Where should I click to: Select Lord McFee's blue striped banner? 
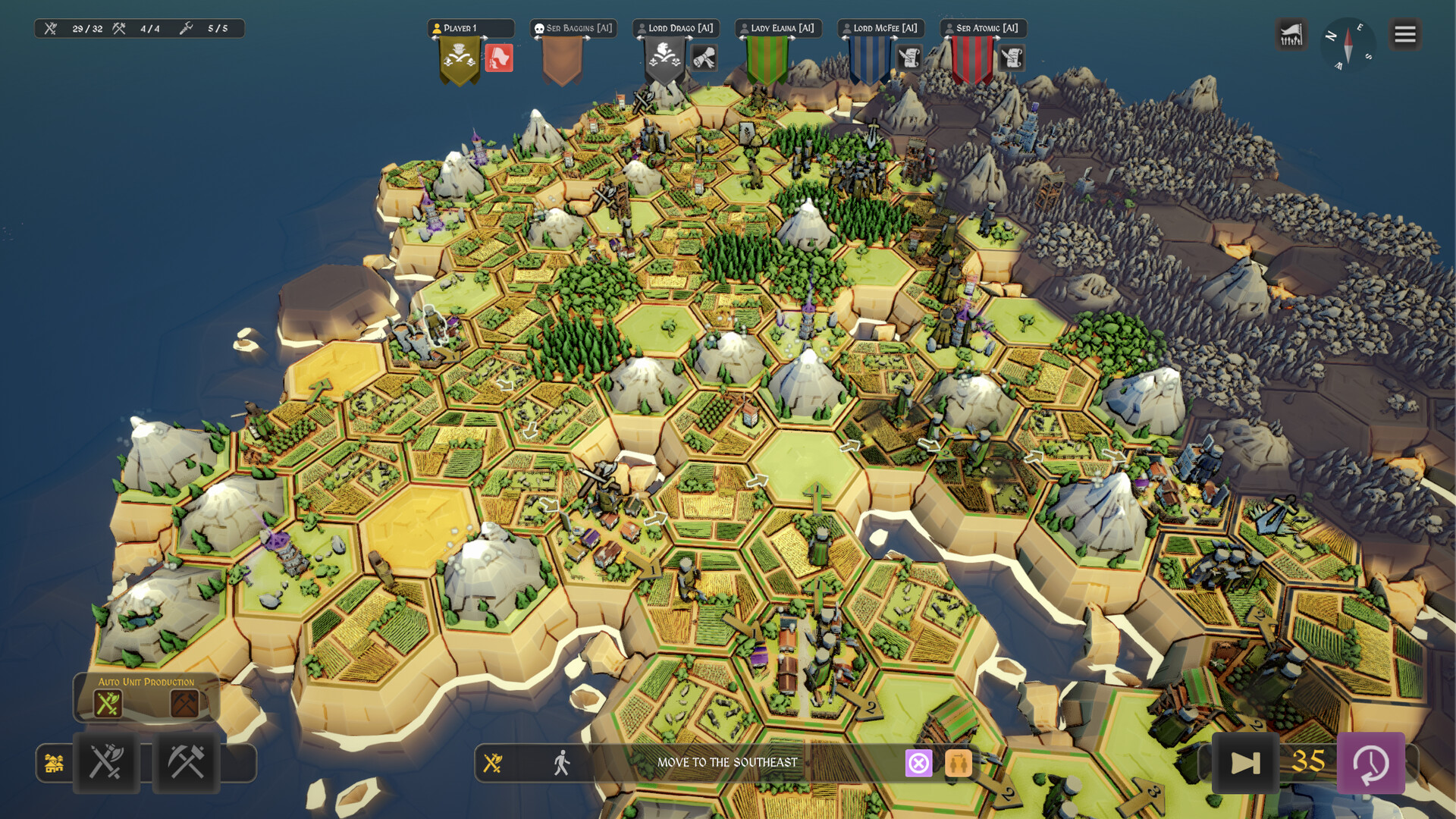tap(869, 61)
